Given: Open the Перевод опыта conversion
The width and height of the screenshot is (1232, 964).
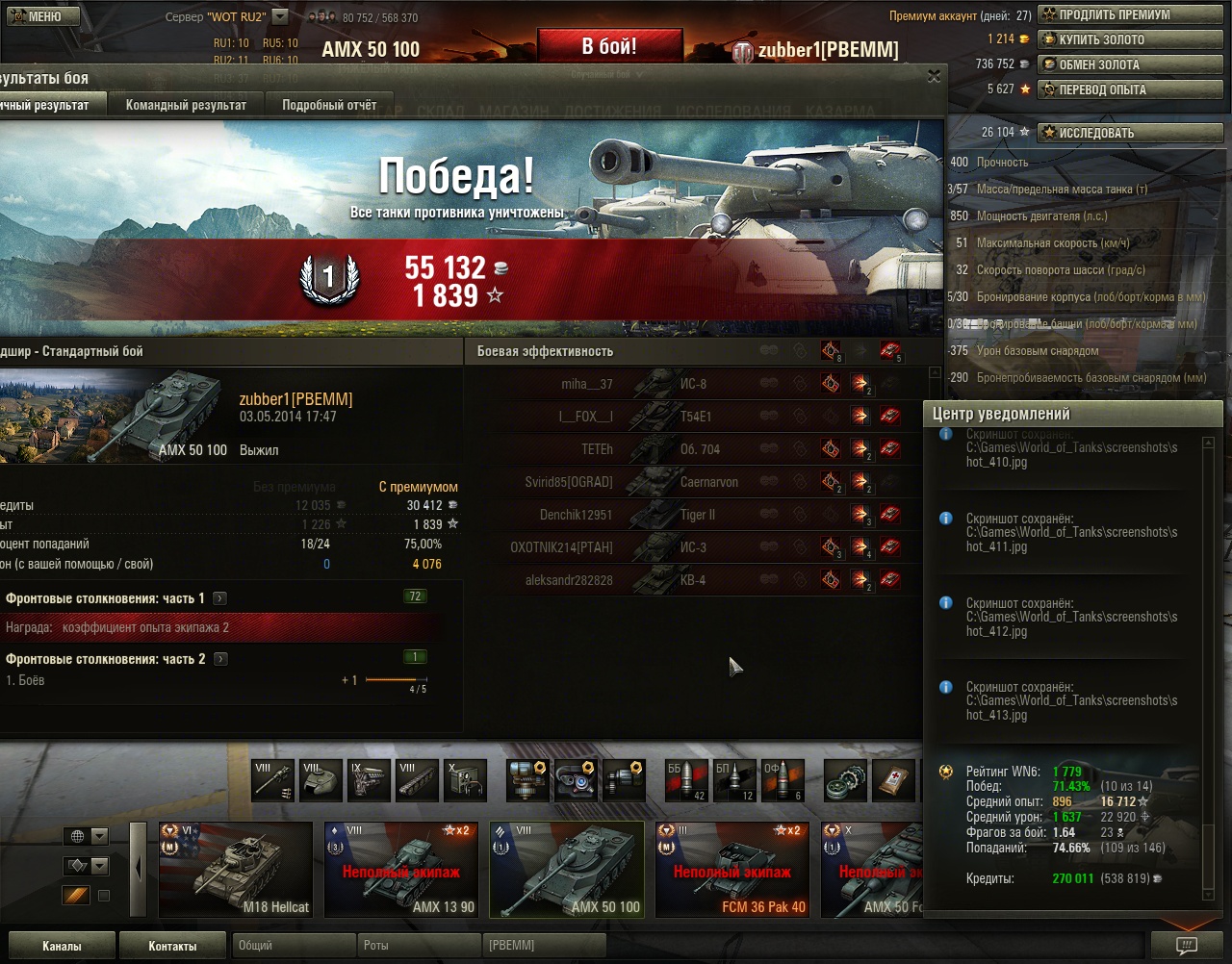Looking at the screenshot, I should [x=1129, y=89].
